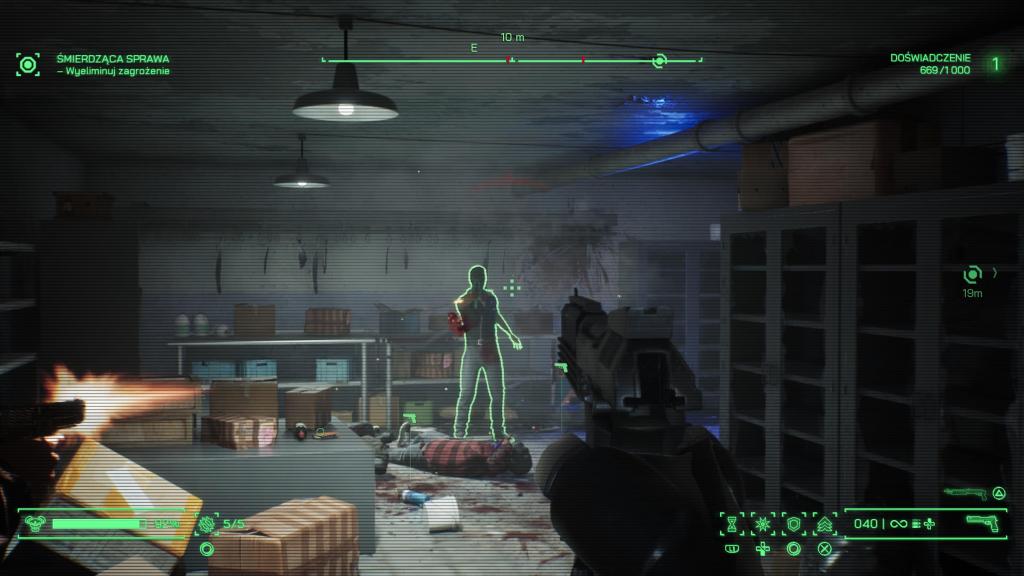Activate the starburst shockwave ability

point(765,523)
